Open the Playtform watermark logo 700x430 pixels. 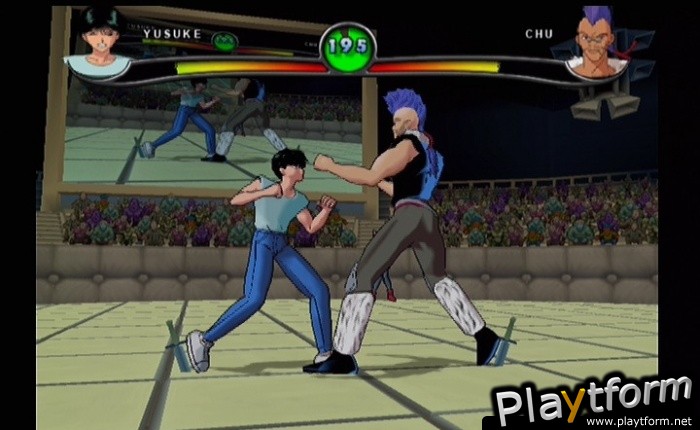(x=594, y=401)
